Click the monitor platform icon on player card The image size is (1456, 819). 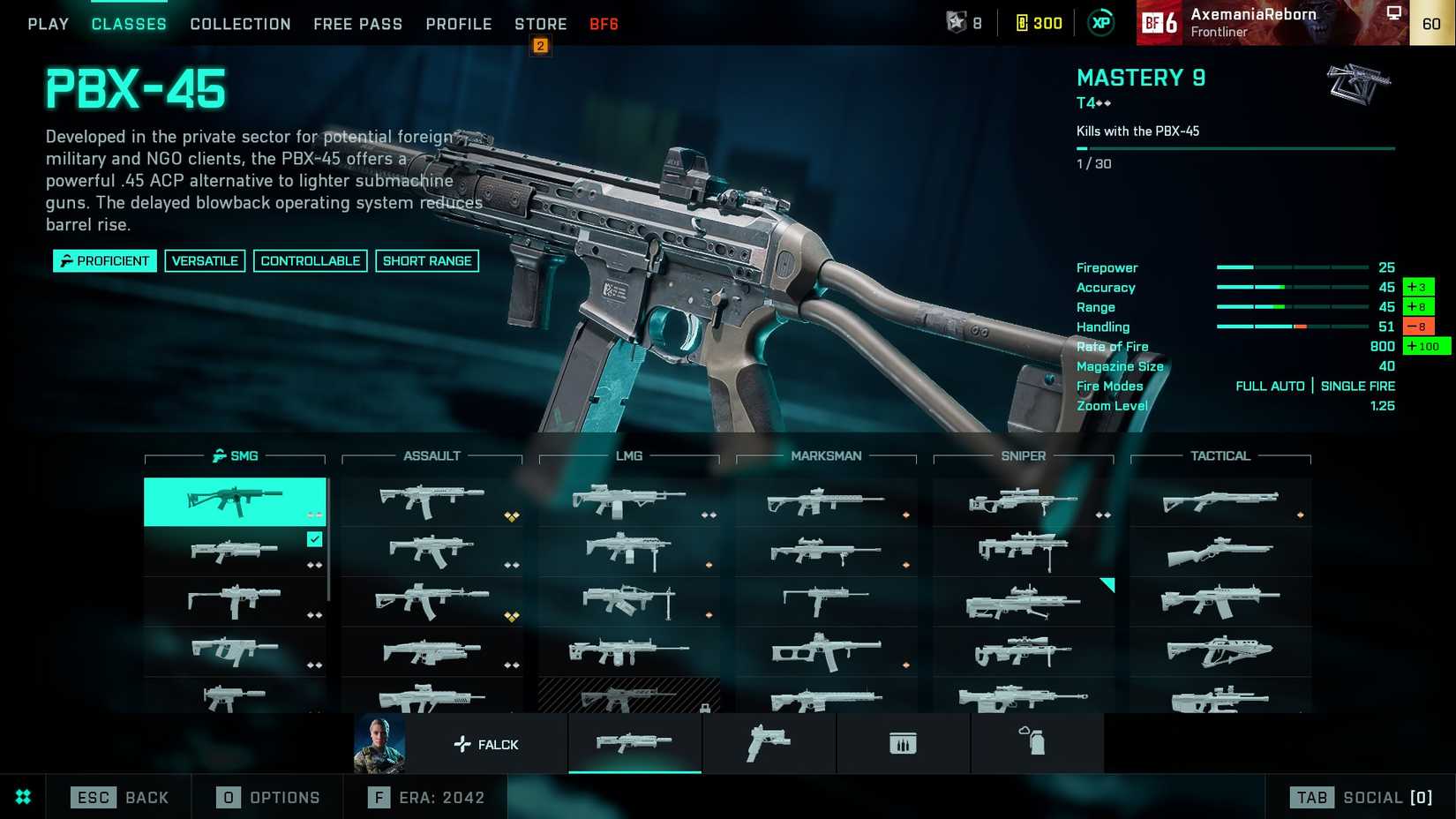point(1395,12)
